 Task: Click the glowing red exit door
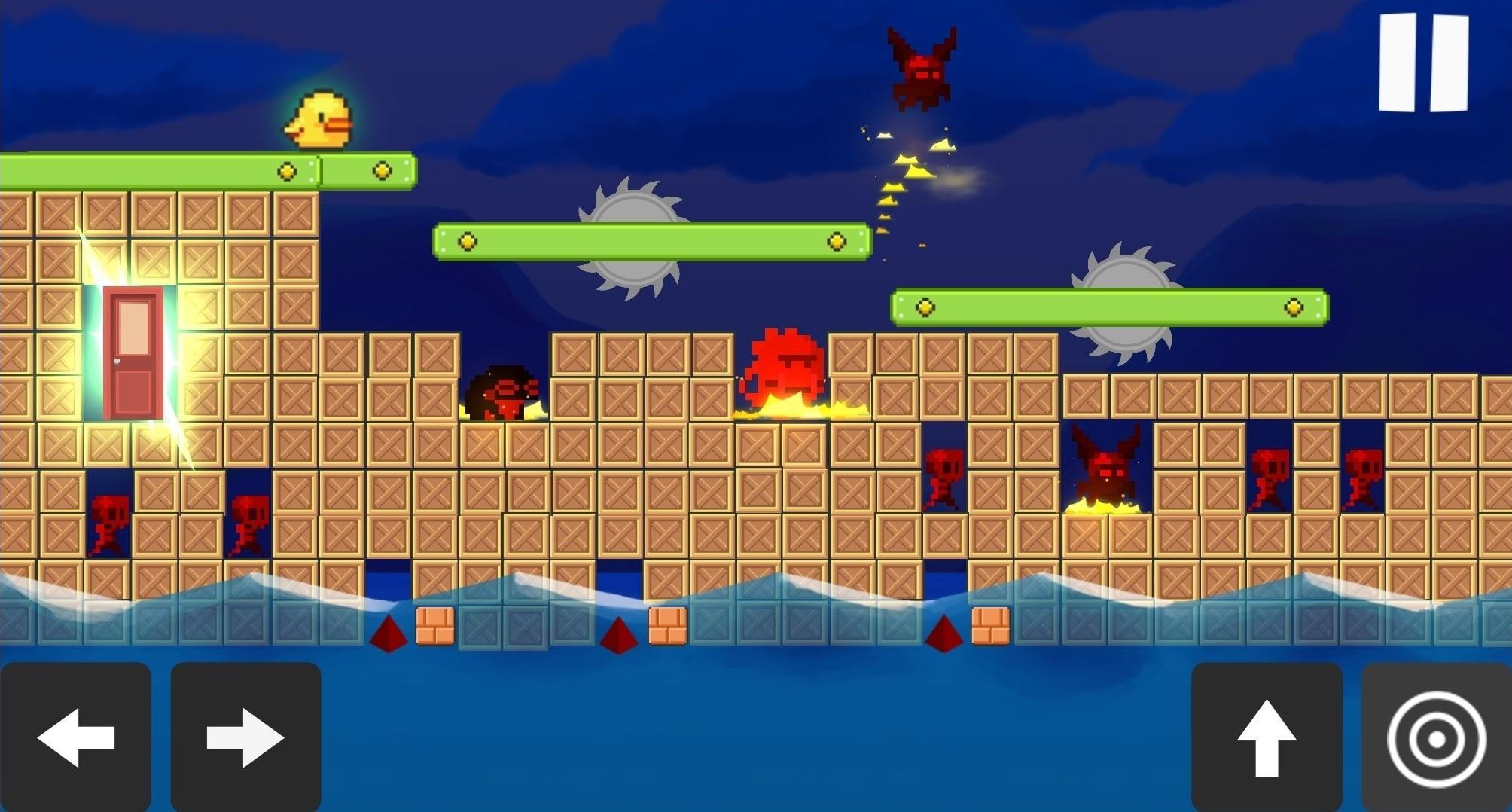pos(134,354)
